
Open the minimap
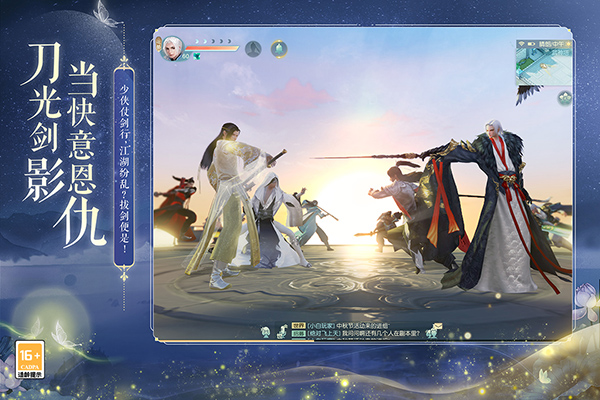point(543,62)
